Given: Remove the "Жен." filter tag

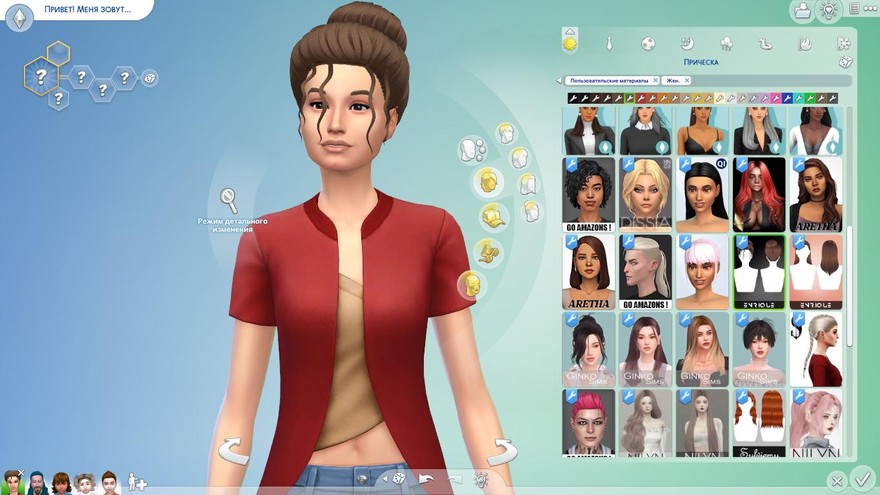Looking at the screenshot, I should 686,80.
